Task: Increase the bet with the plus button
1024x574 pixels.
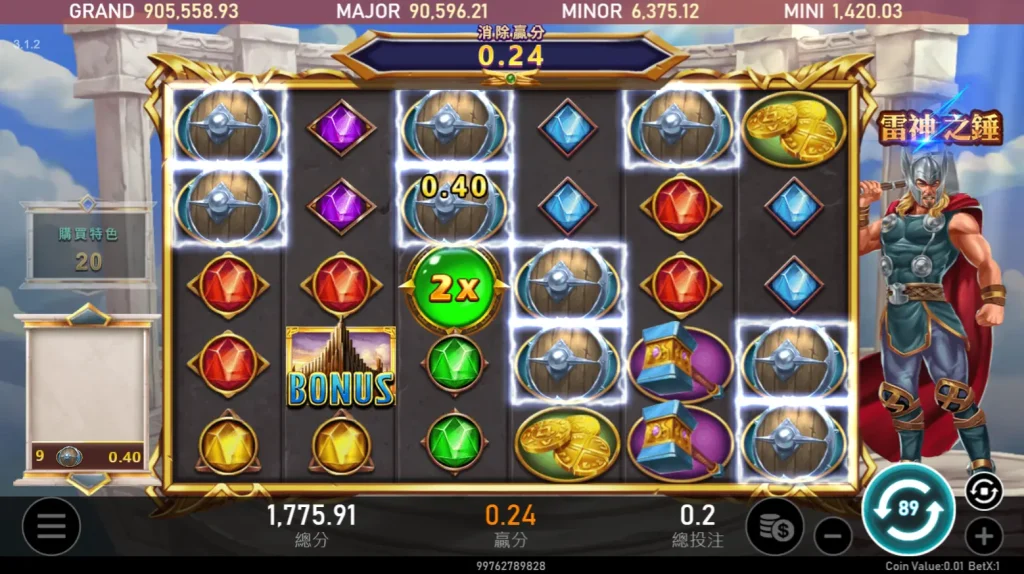Action: (983, 536)
